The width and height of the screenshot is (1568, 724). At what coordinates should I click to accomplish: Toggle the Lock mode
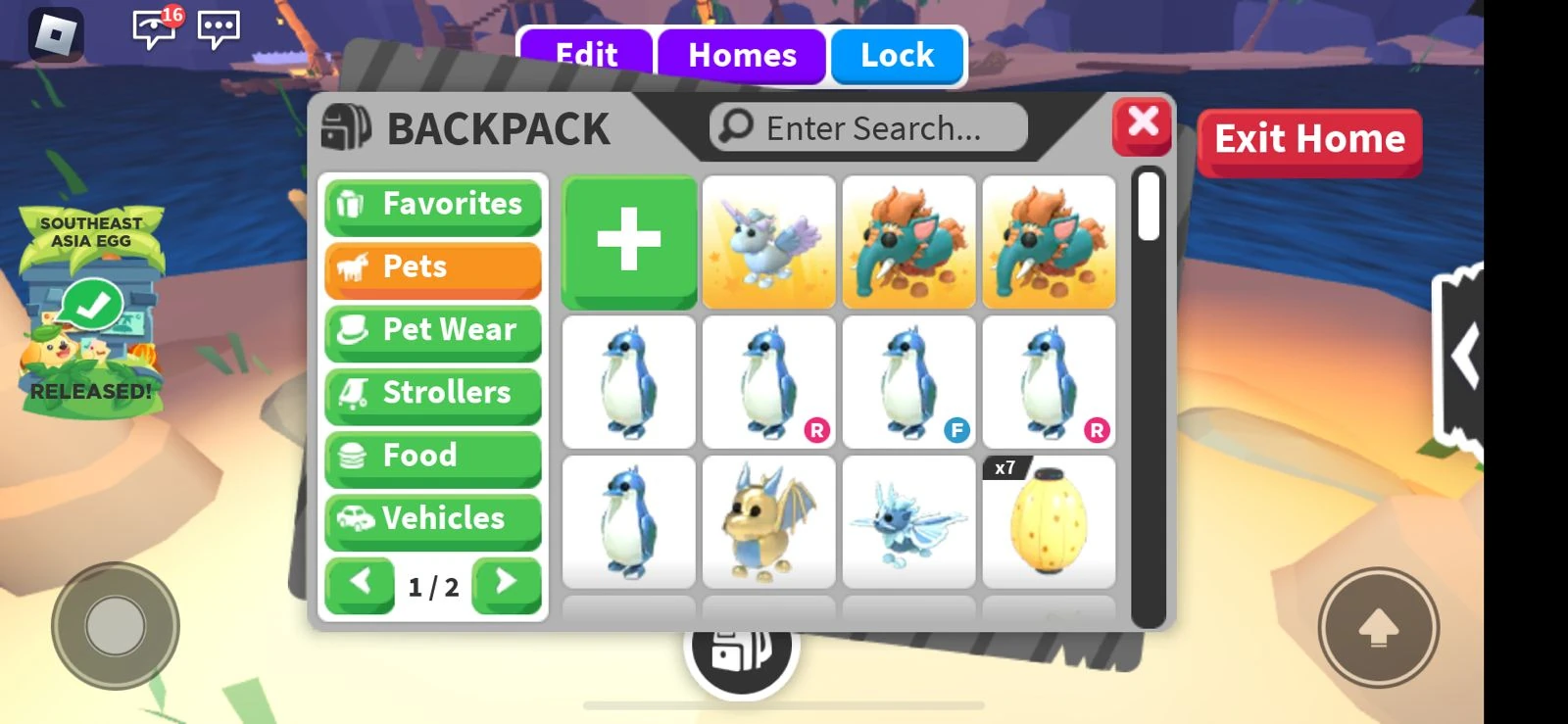pos(896,56)
